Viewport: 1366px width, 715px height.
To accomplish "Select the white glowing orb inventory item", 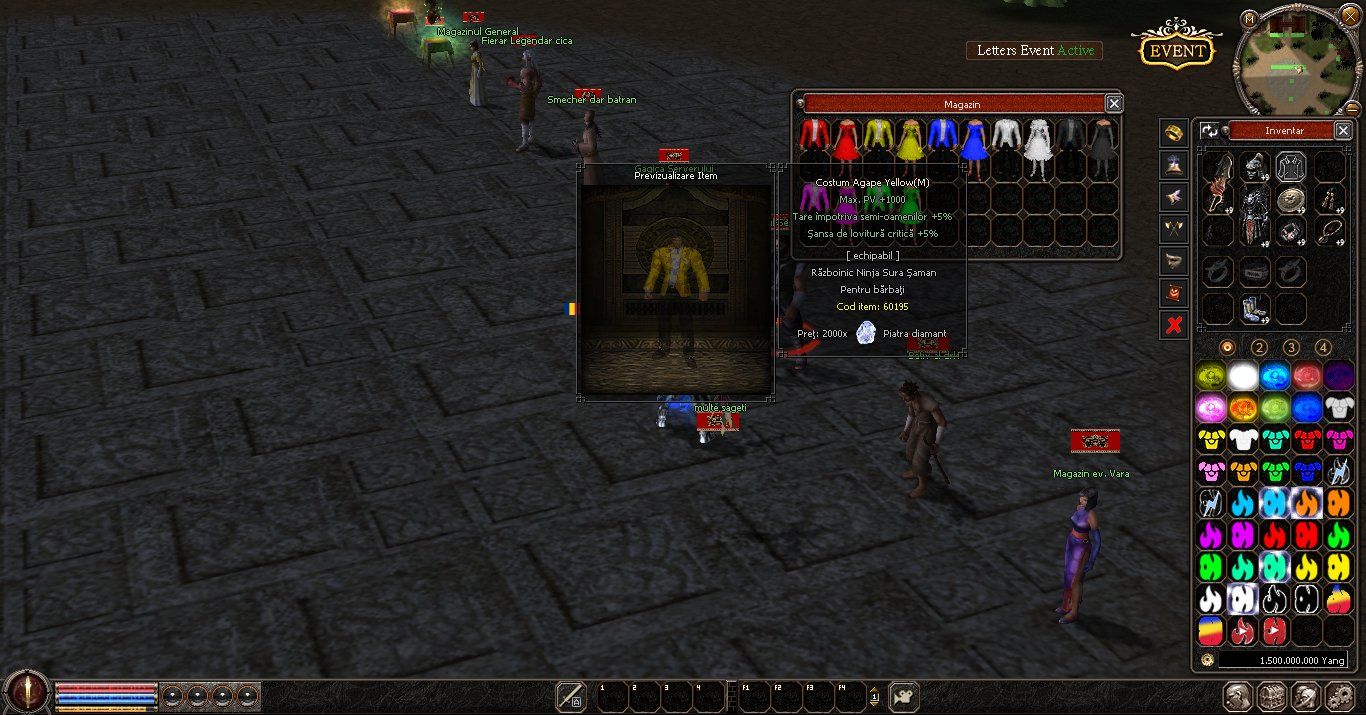I will tap(1243, 377).
